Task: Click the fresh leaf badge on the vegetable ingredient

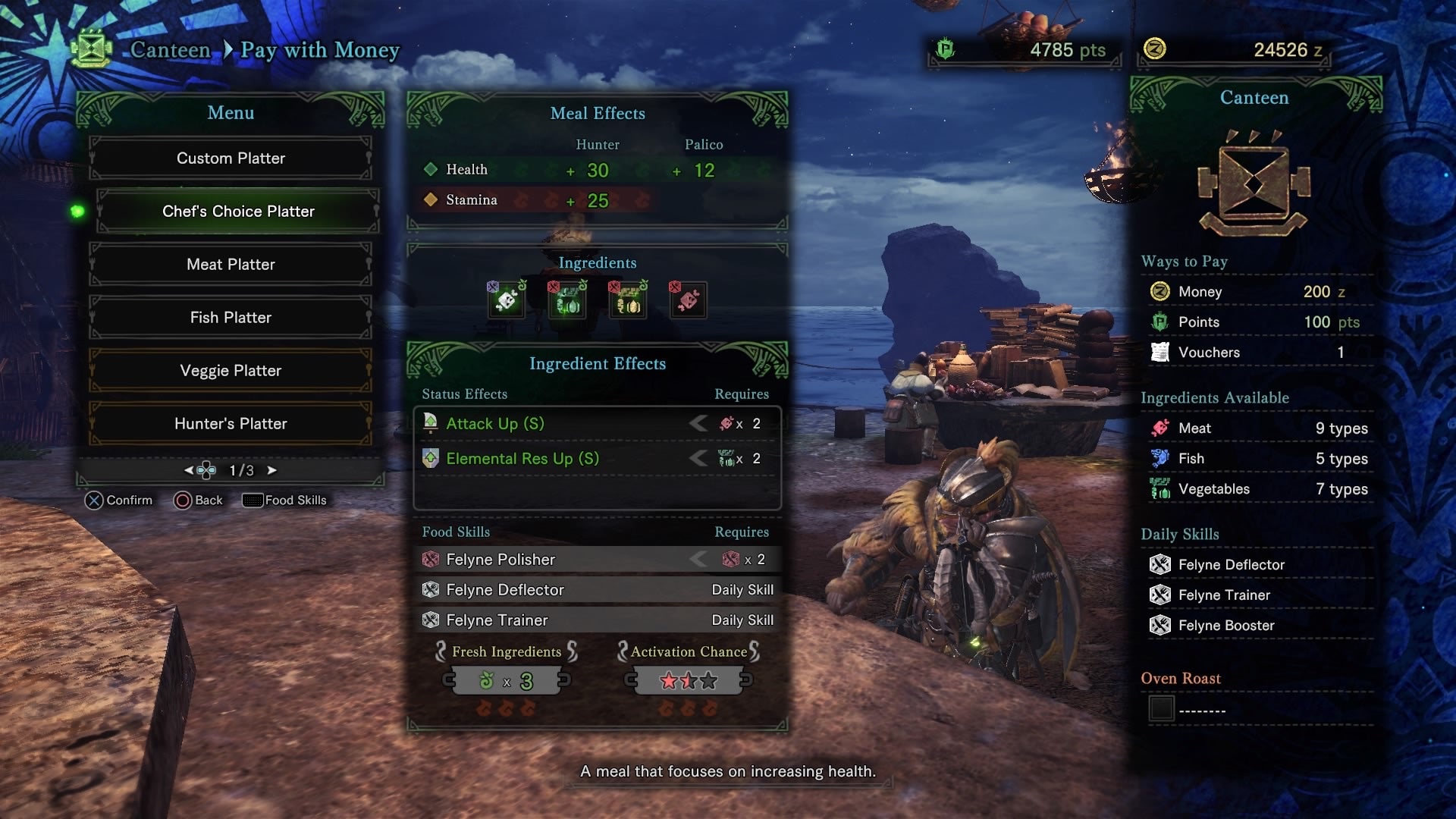Action: pos(582,284)
